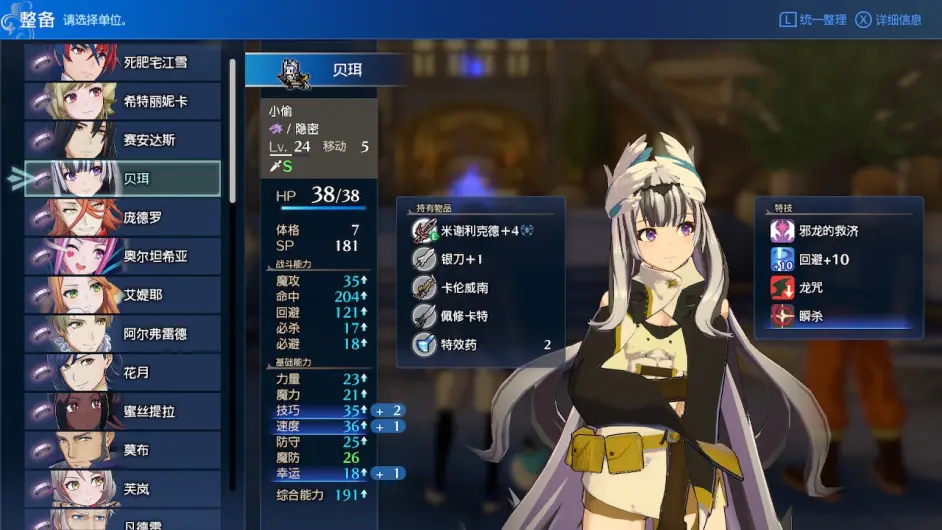The image size is (942, 530).
Task: Select the 米谢利克德+4 weapon item
Action: (480, 230)
